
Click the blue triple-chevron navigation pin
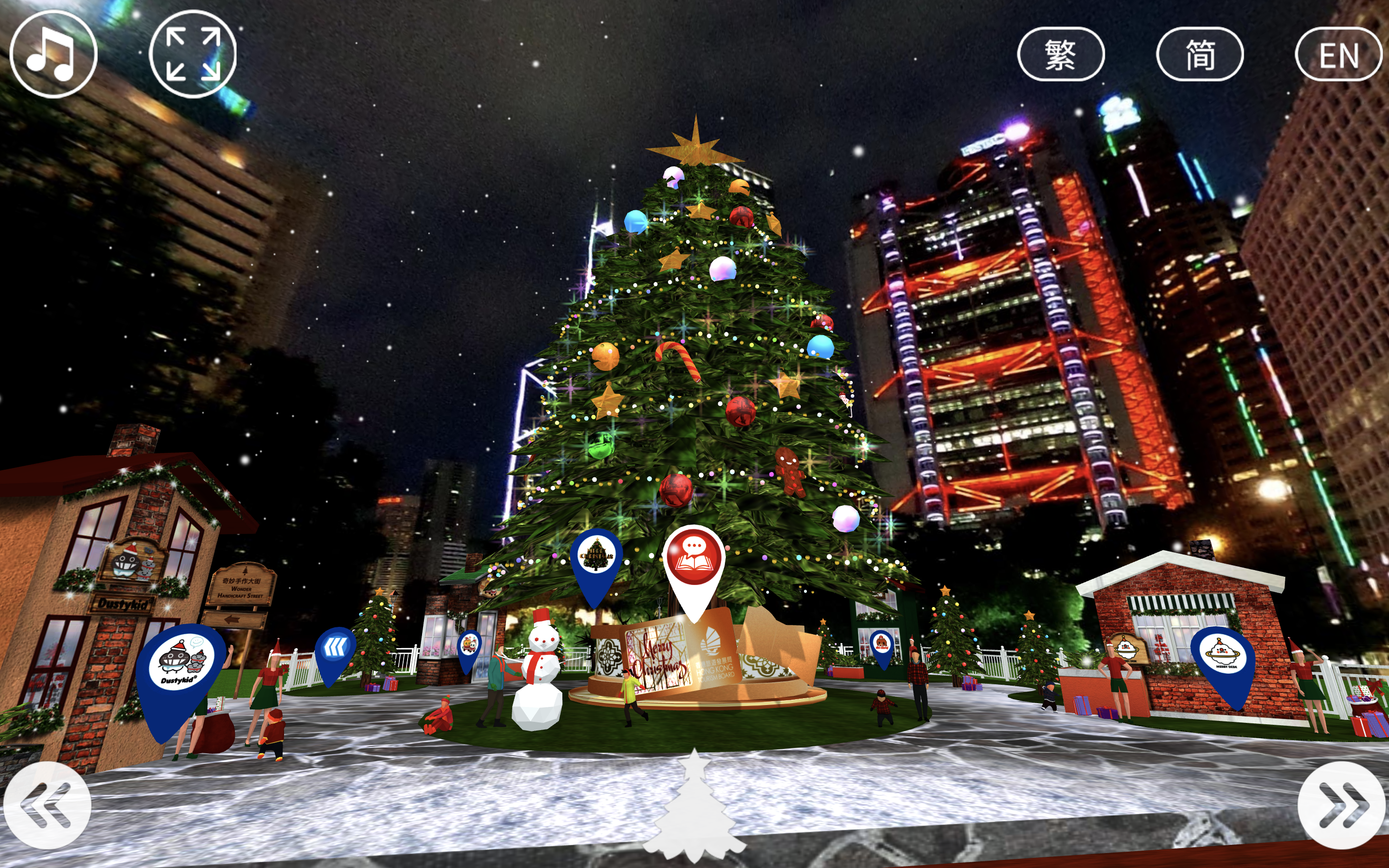[x=335, y=649]
